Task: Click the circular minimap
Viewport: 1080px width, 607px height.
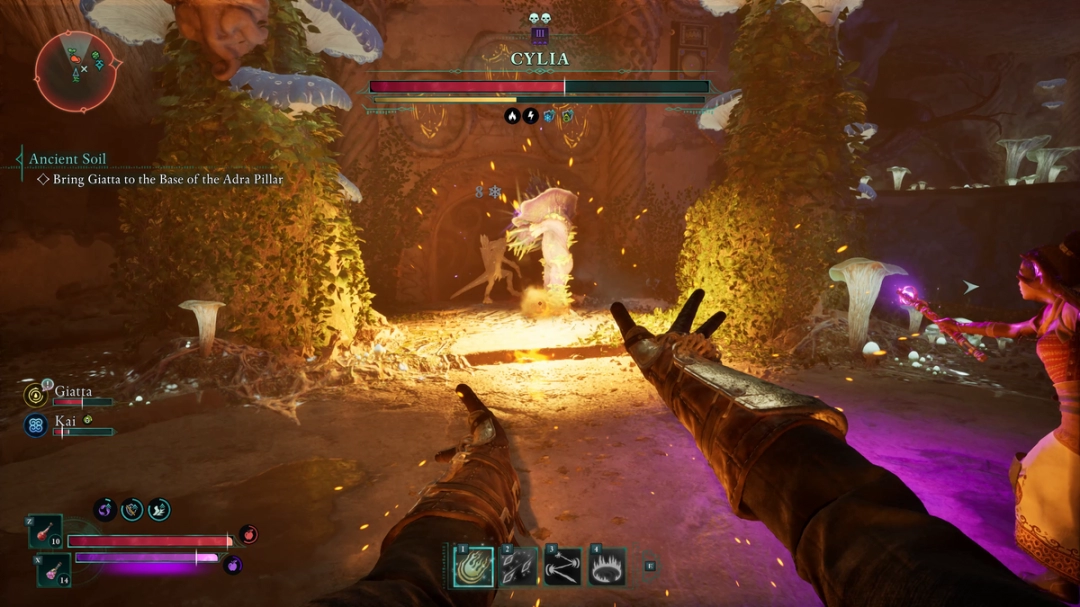Action: [x=76, y=70]
